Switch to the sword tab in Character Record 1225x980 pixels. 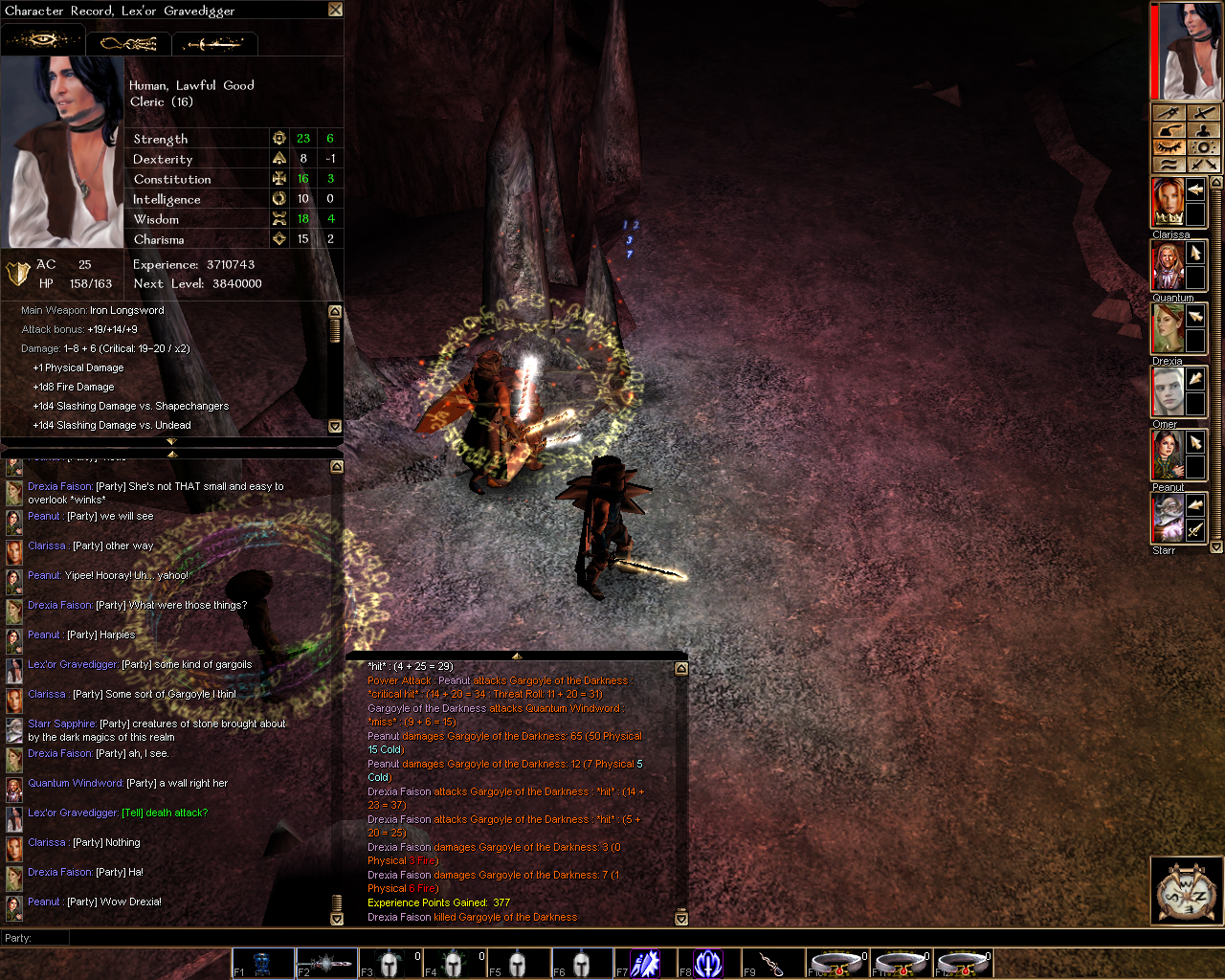click(x=214, y=44)
